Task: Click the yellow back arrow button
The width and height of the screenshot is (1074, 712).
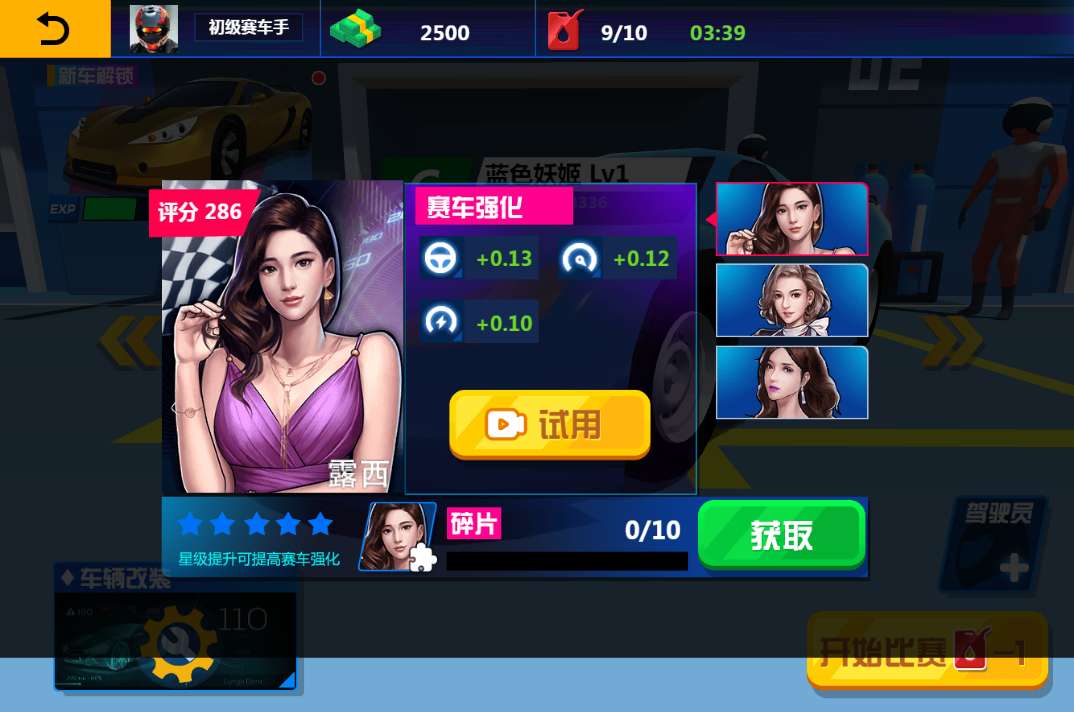Action: [54, 29]
